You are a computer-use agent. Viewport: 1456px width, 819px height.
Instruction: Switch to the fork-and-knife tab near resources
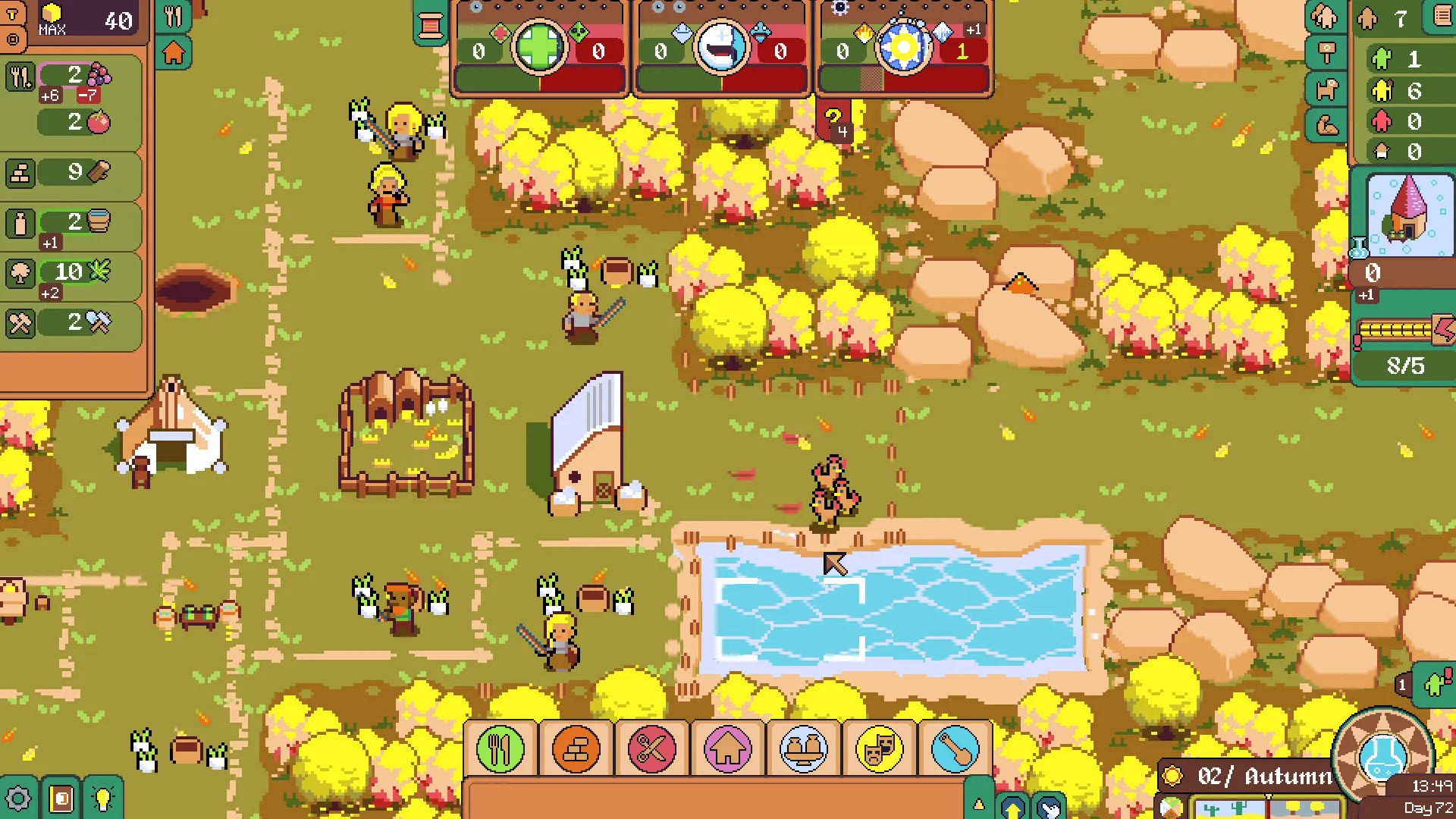(174, 17)
